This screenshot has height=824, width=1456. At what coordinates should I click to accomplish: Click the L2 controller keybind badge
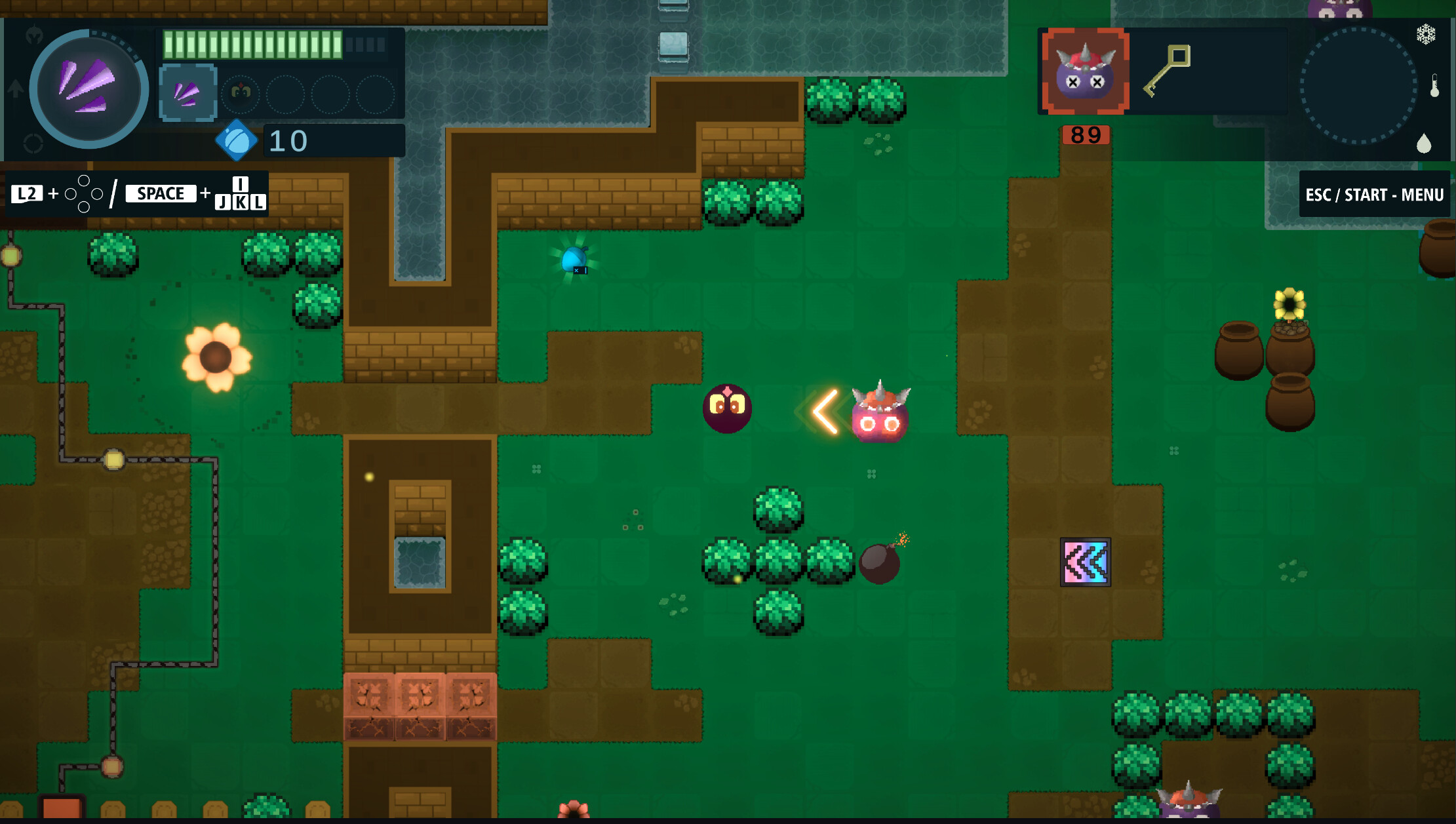27,193
